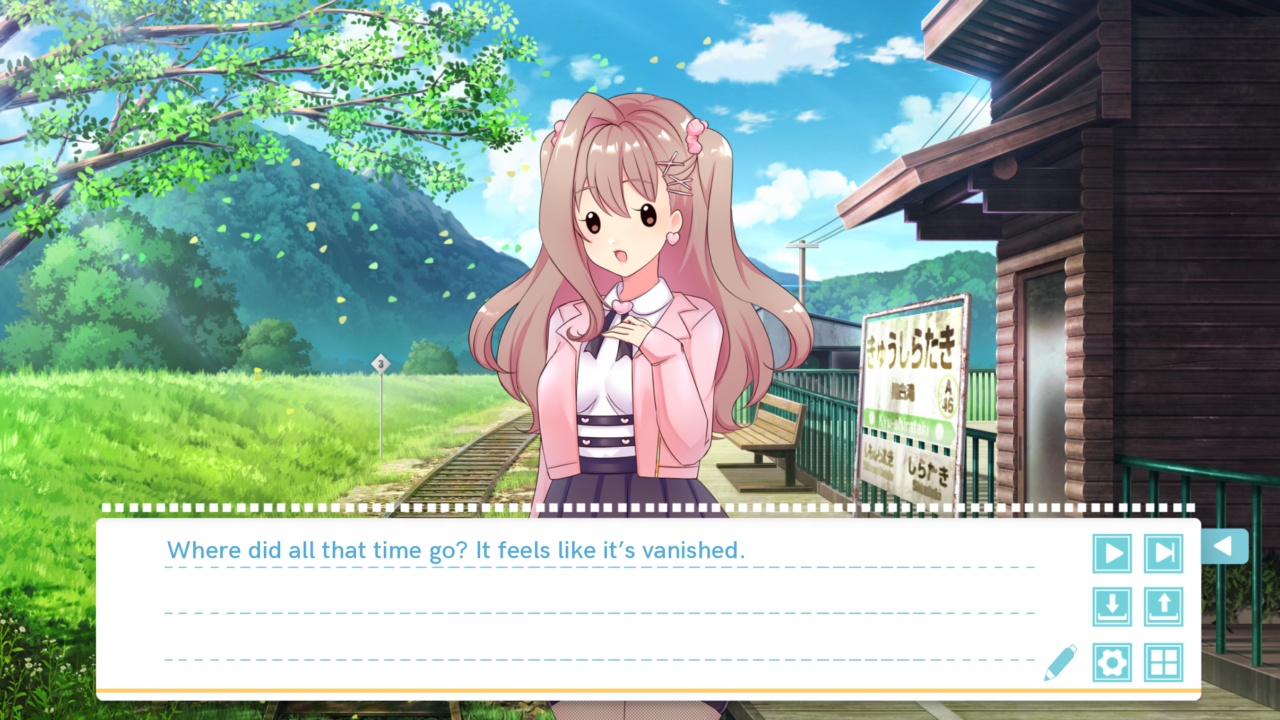The height and width of the screenshot is (720, 1280).
Task: Select the pencil writing icon
Action: (x=1062, y=662)
